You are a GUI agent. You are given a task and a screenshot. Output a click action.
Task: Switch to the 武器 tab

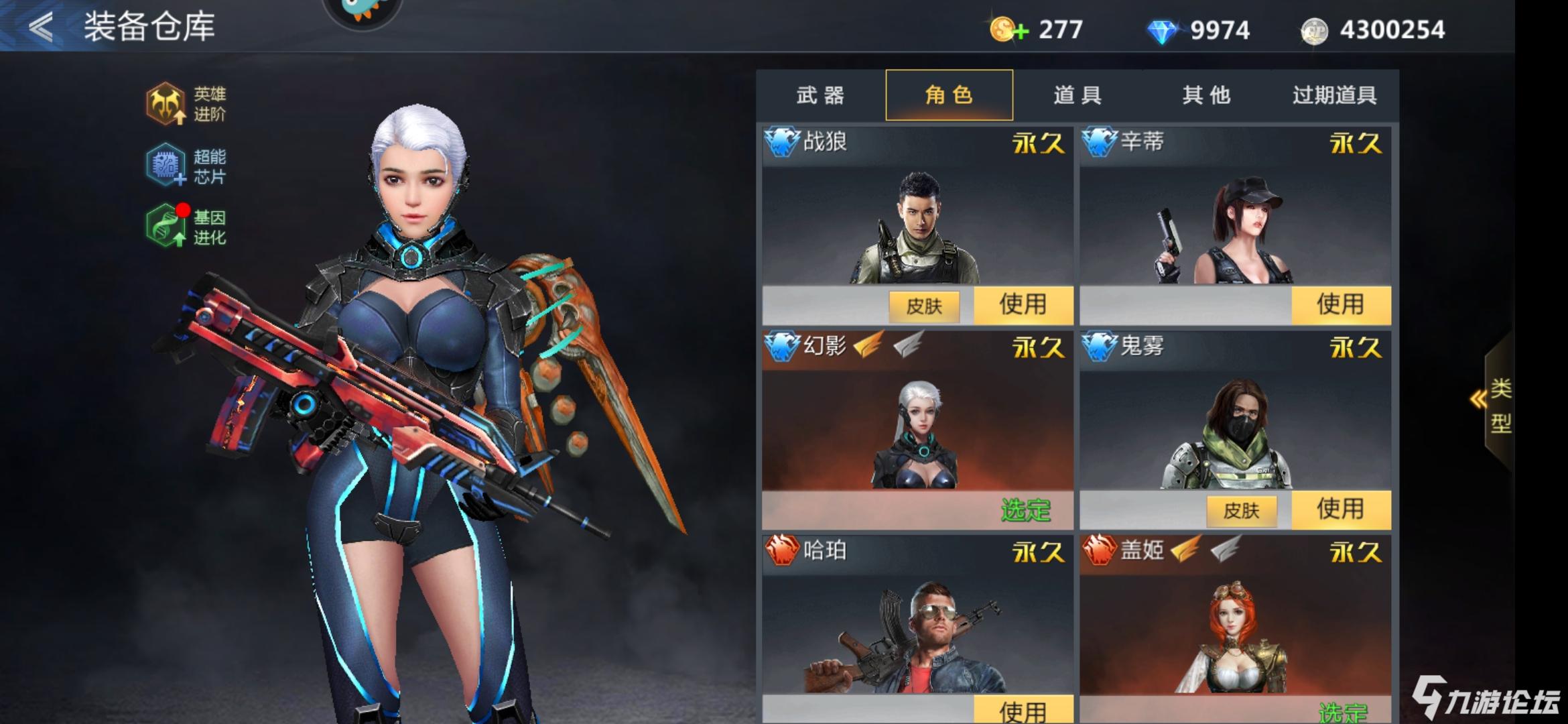tap(820, 95)
